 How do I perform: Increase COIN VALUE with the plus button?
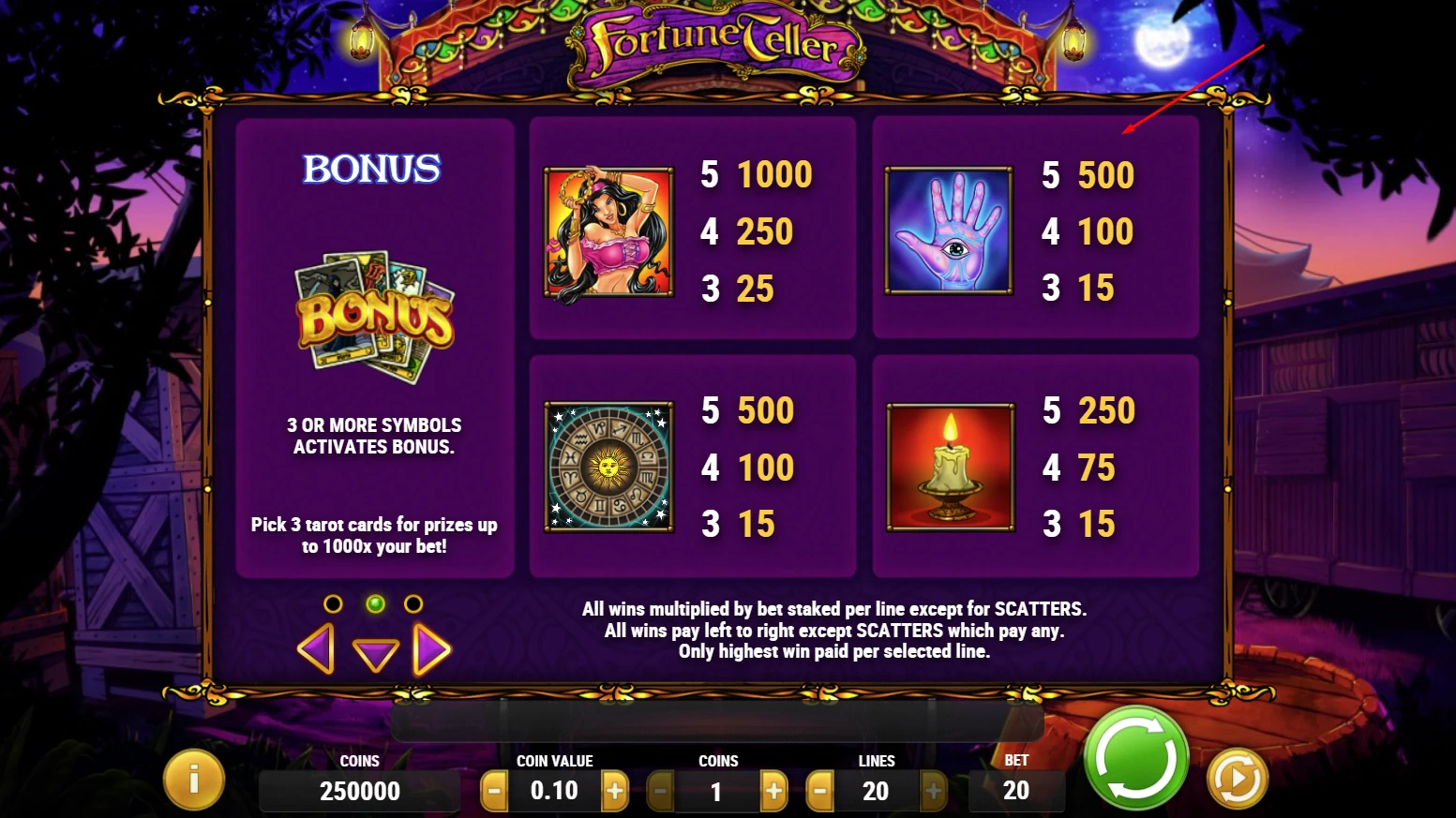click(x=615, y=791)
